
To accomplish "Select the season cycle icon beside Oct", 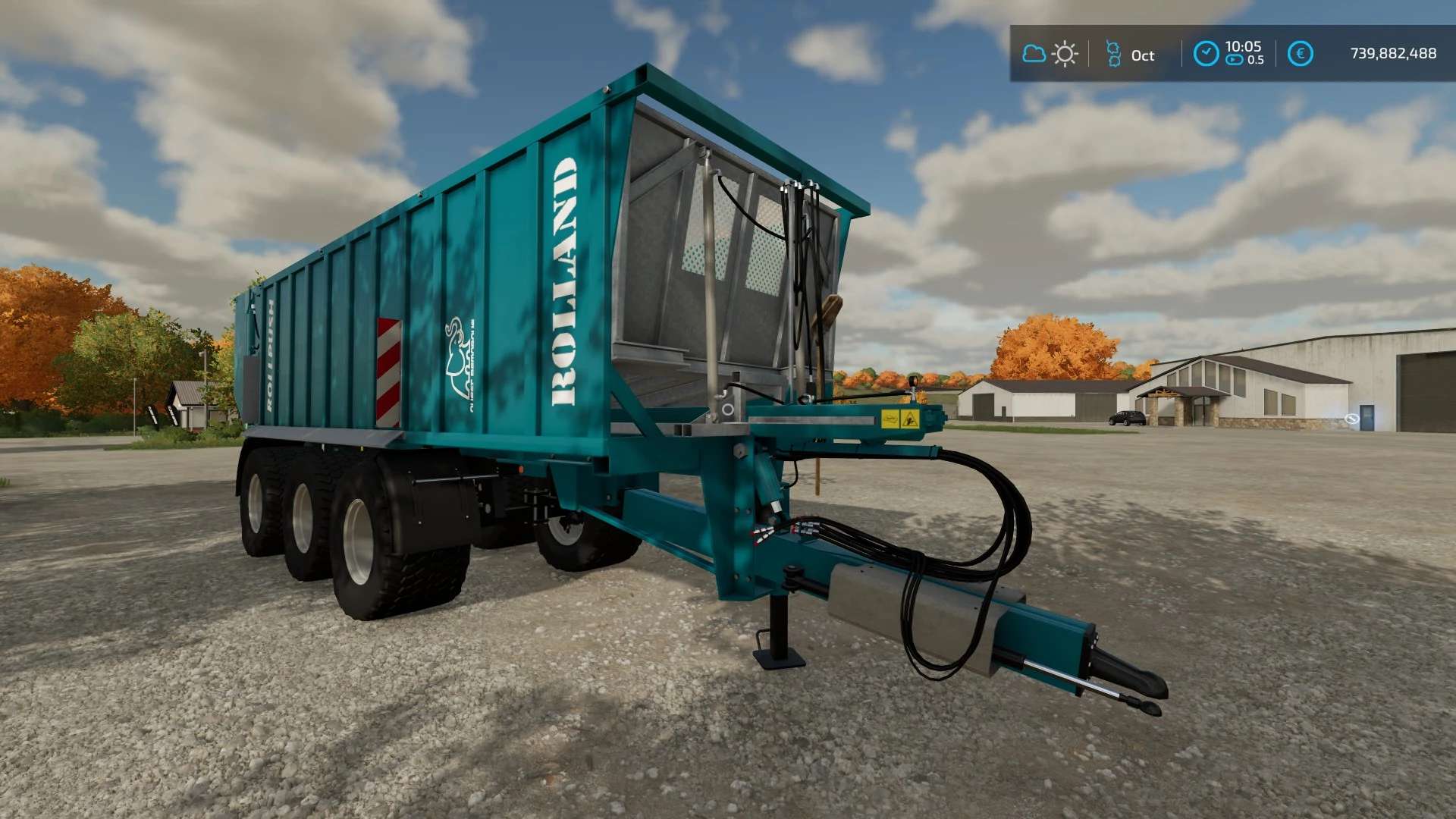I will (1113, 54).
